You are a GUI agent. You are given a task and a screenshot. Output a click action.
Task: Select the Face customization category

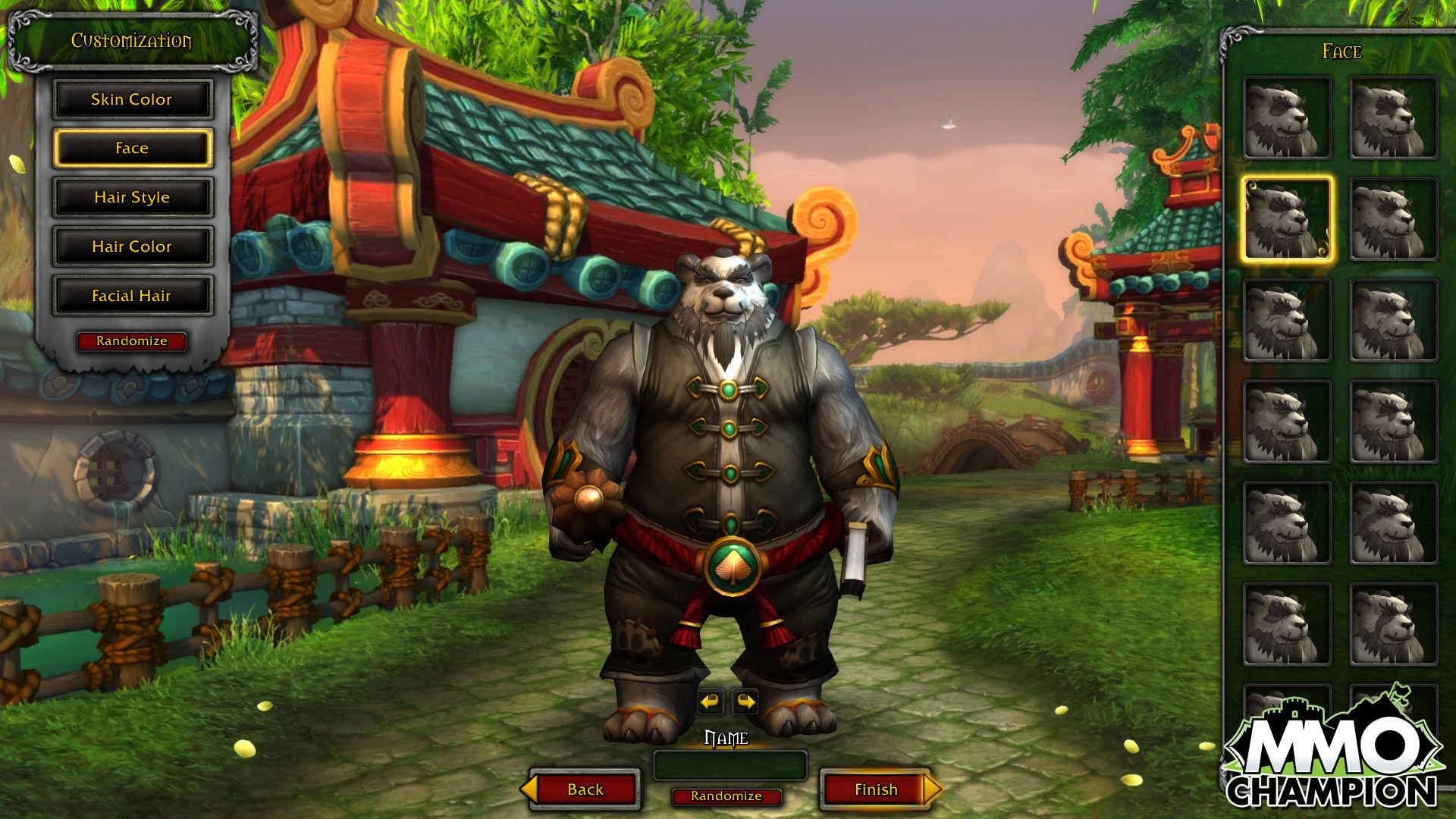click(132, 148)
